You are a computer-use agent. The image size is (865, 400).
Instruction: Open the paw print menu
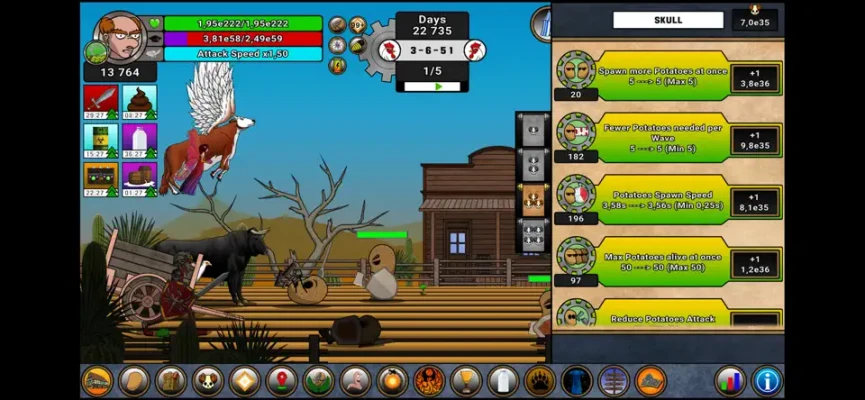[538, 381]
